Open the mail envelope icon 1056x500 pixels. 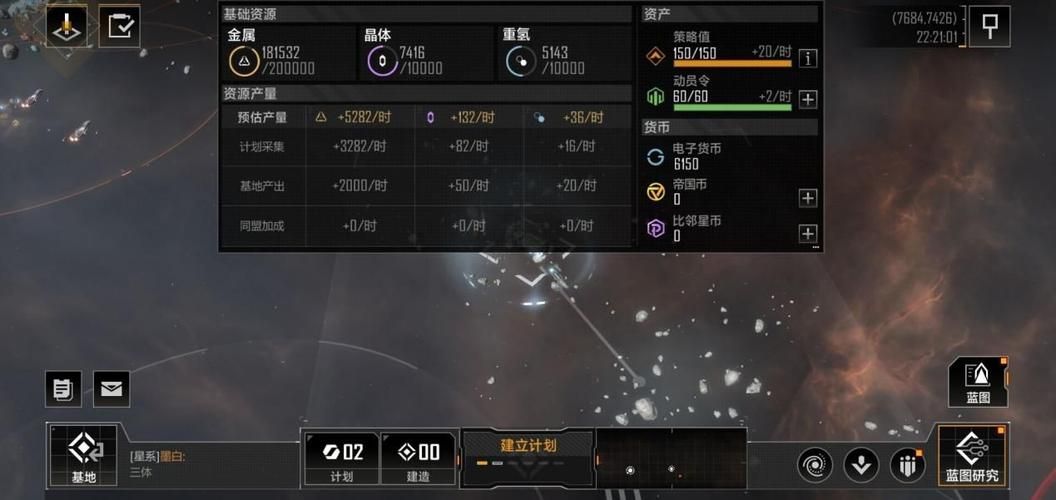click(x=111, y=389)
